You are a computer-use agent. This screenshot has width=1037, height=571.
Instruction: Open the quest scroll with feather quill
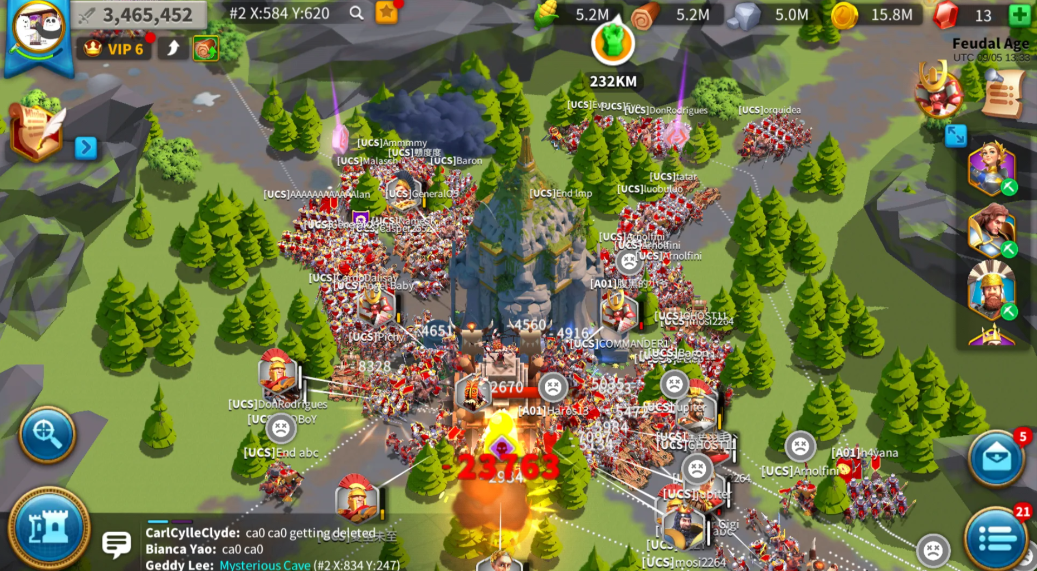click(35, 130)
